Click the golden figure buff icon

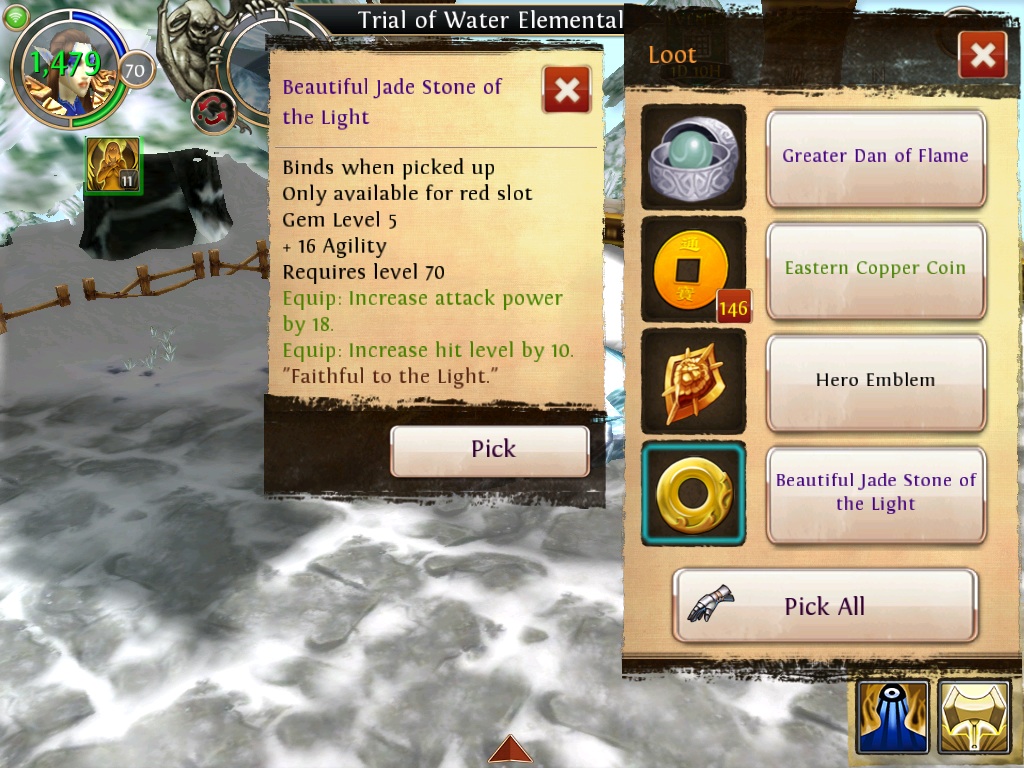[x=112, y=165]
